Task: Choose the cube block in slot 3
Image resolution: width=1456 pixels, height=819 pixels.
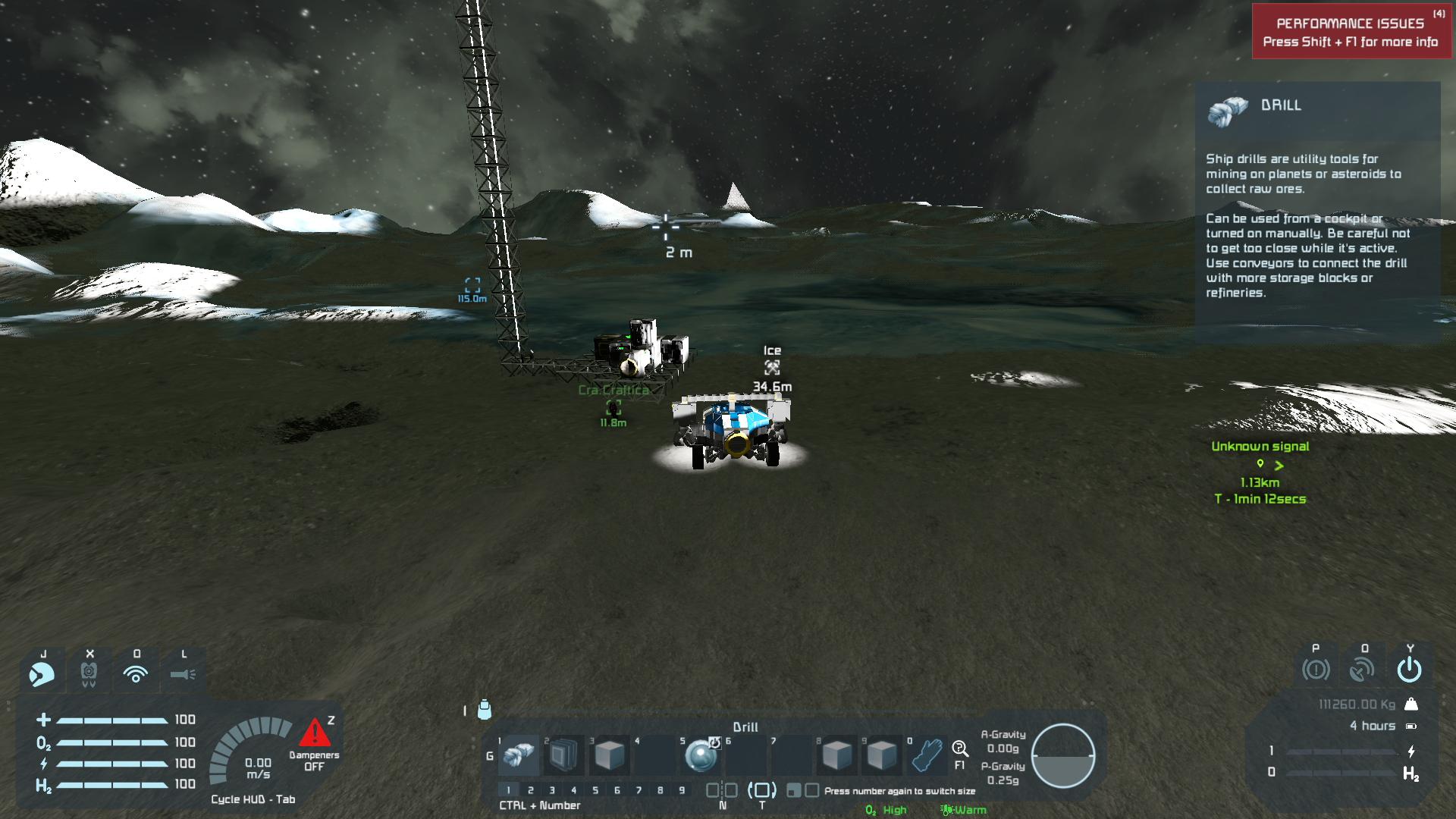Action: [x=609, y=755]
